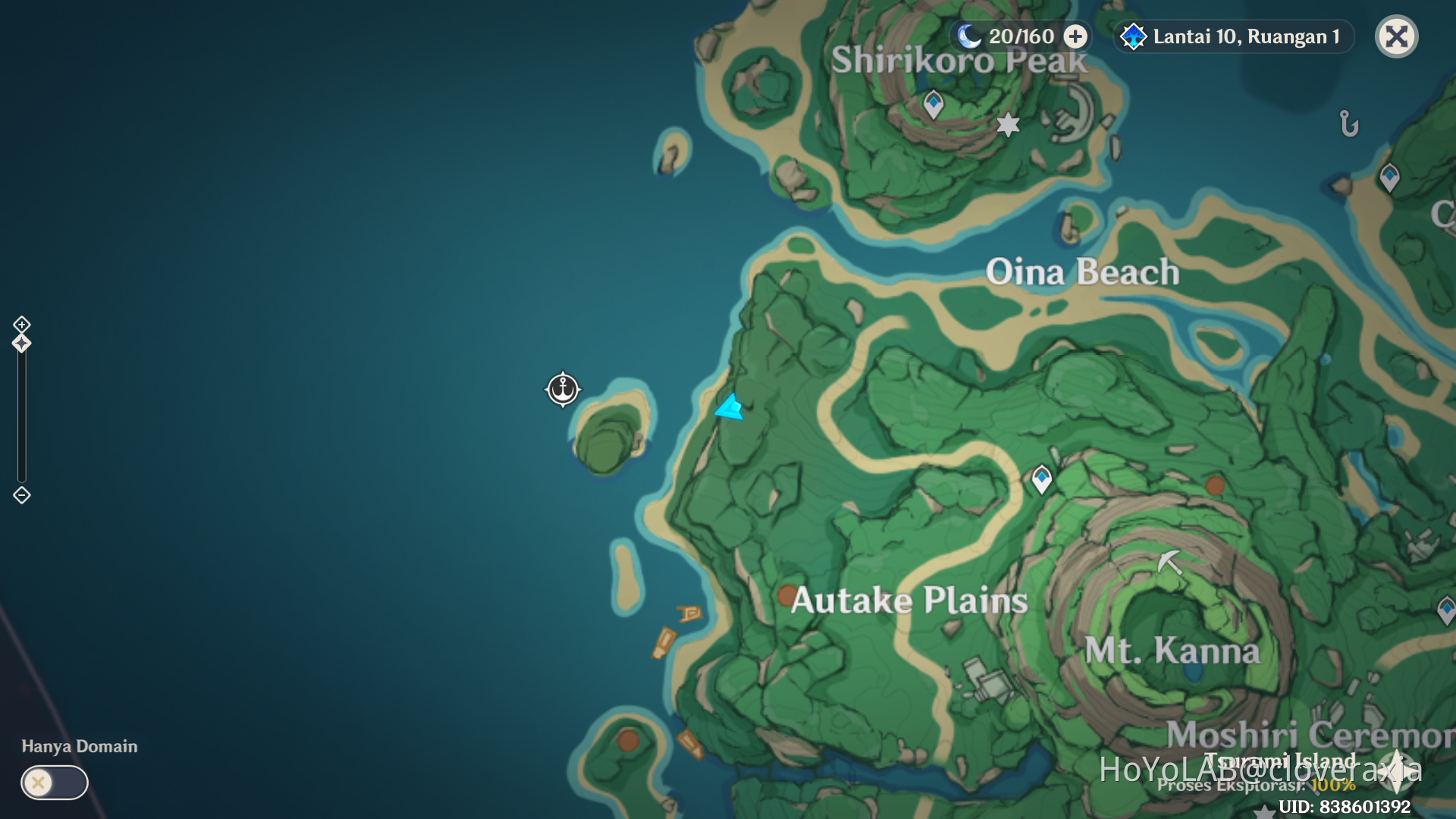Open the pickaxe mining marker on Mt. Kanna
This screenshot has height=819, width=1456.
click(1168, 563)
